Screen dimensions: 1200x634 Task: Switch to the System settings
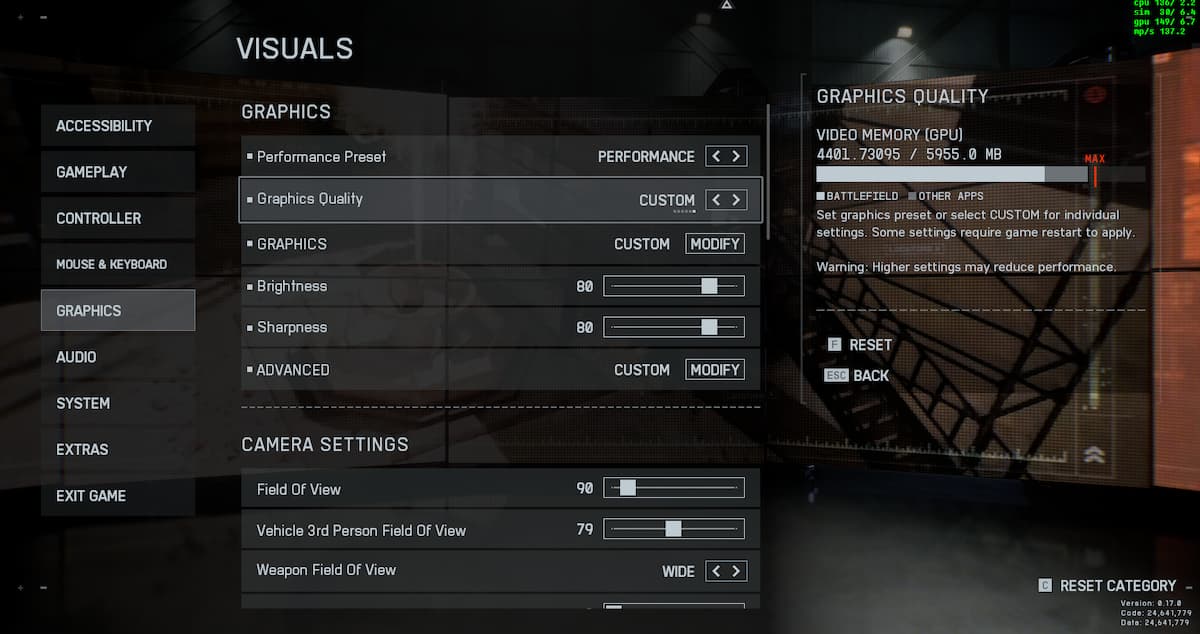coord(117,403)
